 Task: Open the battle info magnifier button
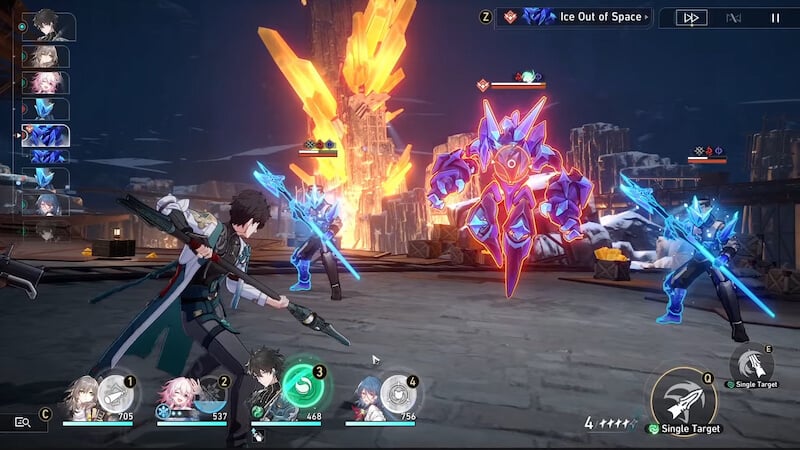pos(23,422)
